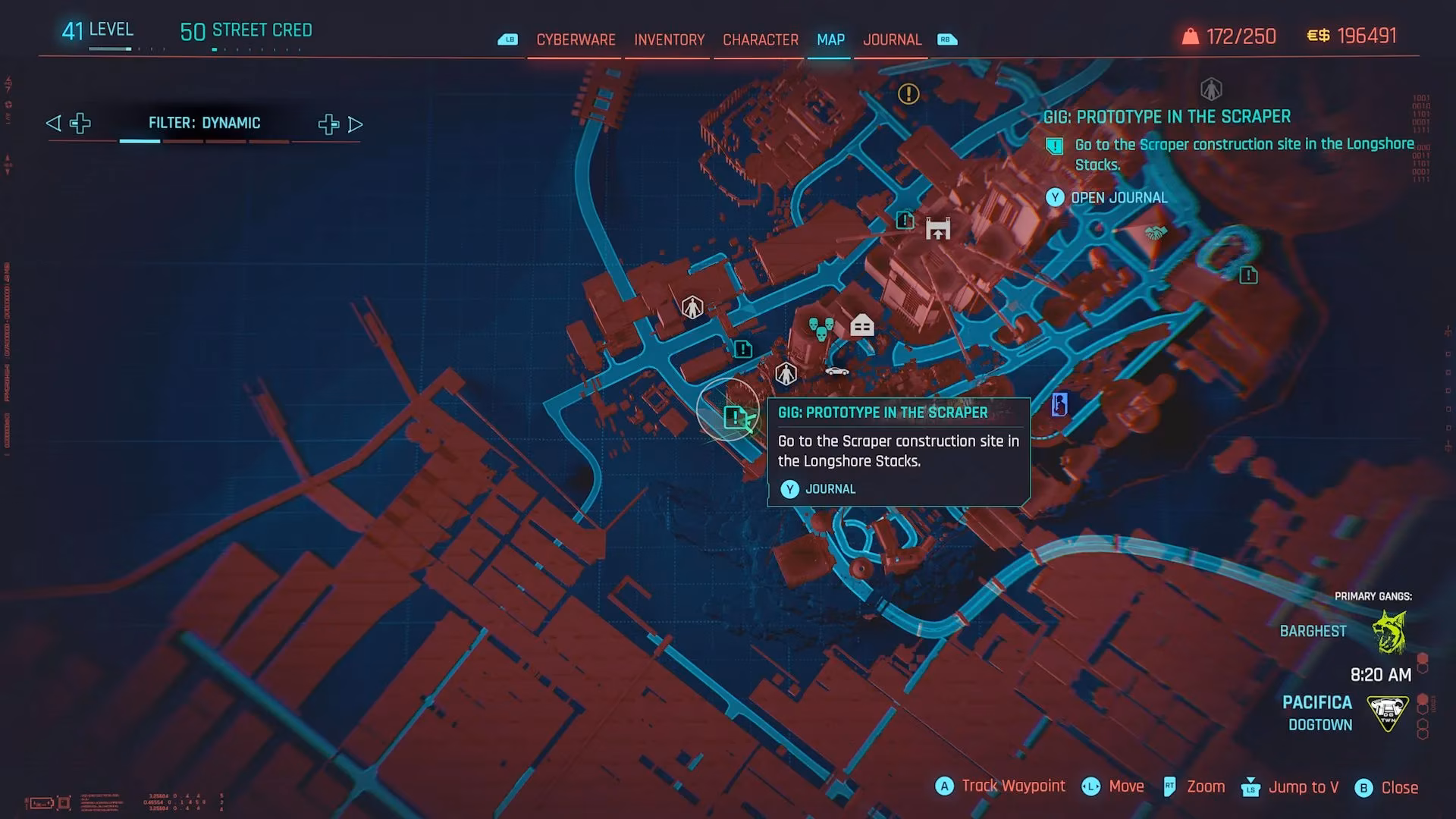Image resolution: width=1456 pixels, height=819 pixels.
Task: Select the Dogtown gate marker at the top
Action: [x=938, y=230]
